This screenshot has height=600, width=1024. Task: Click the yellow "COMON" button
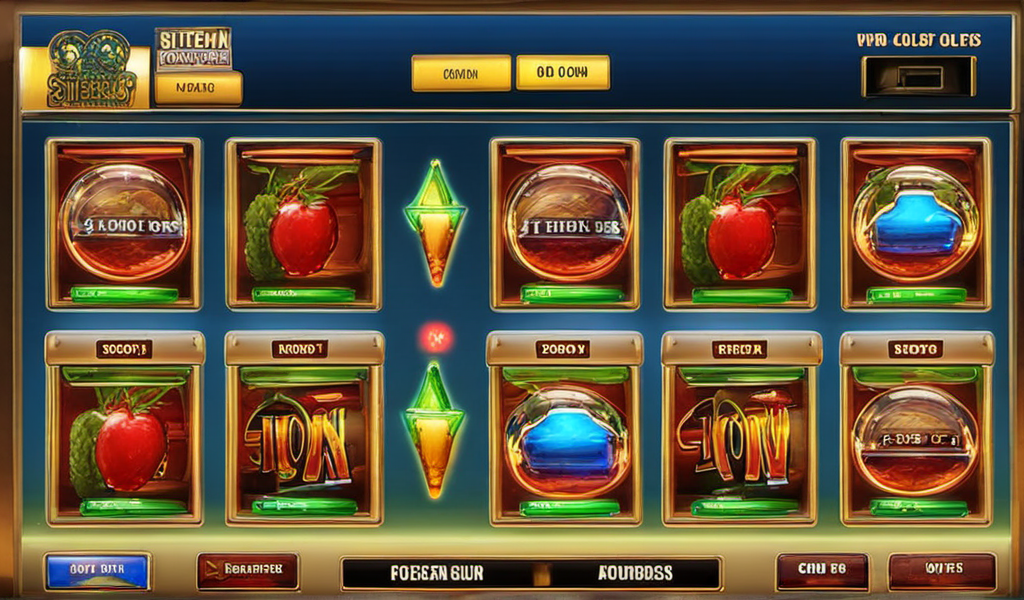pos(461,73)
